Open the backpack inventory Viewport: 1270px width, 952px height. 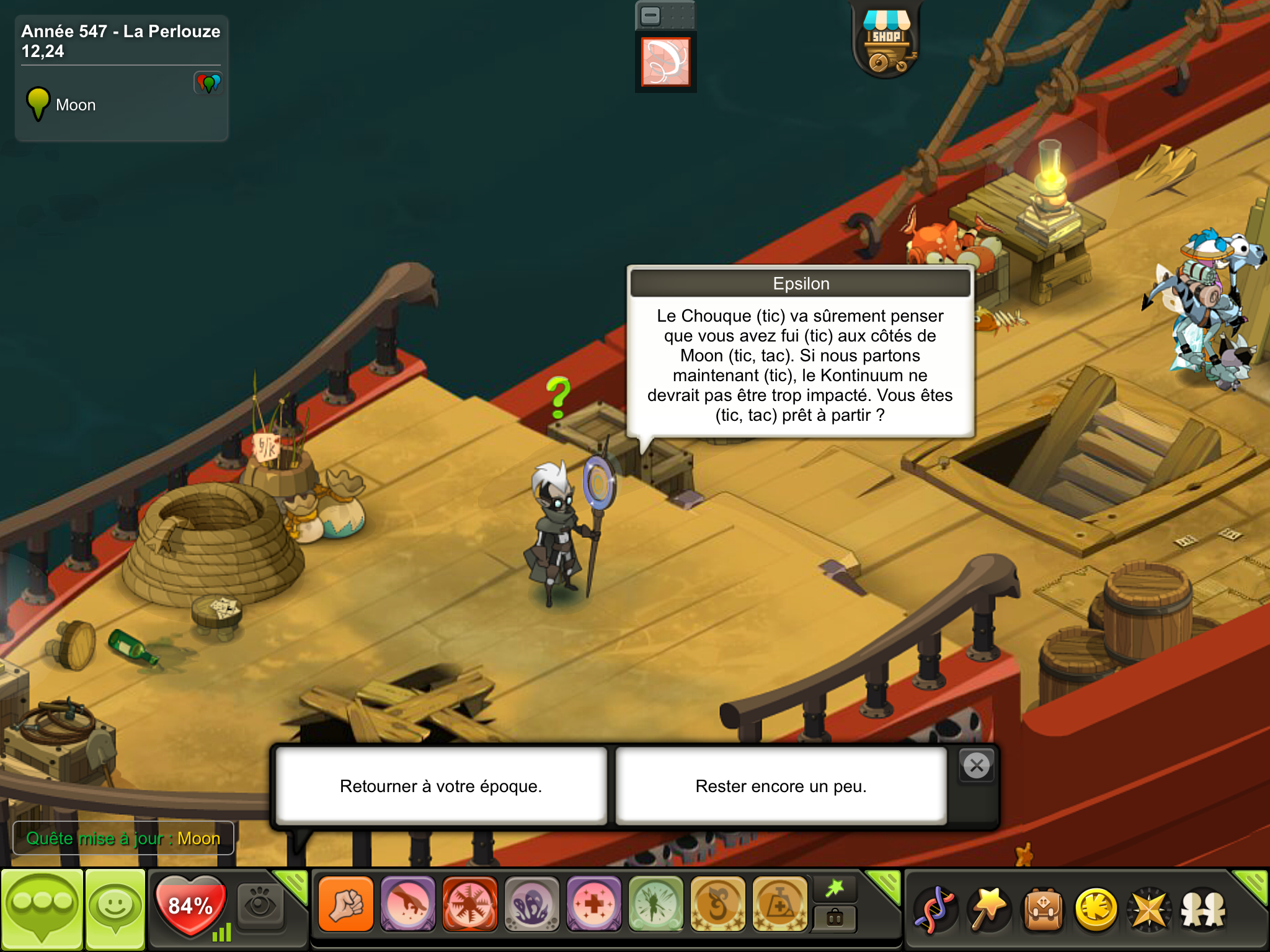pos(1043,909)
